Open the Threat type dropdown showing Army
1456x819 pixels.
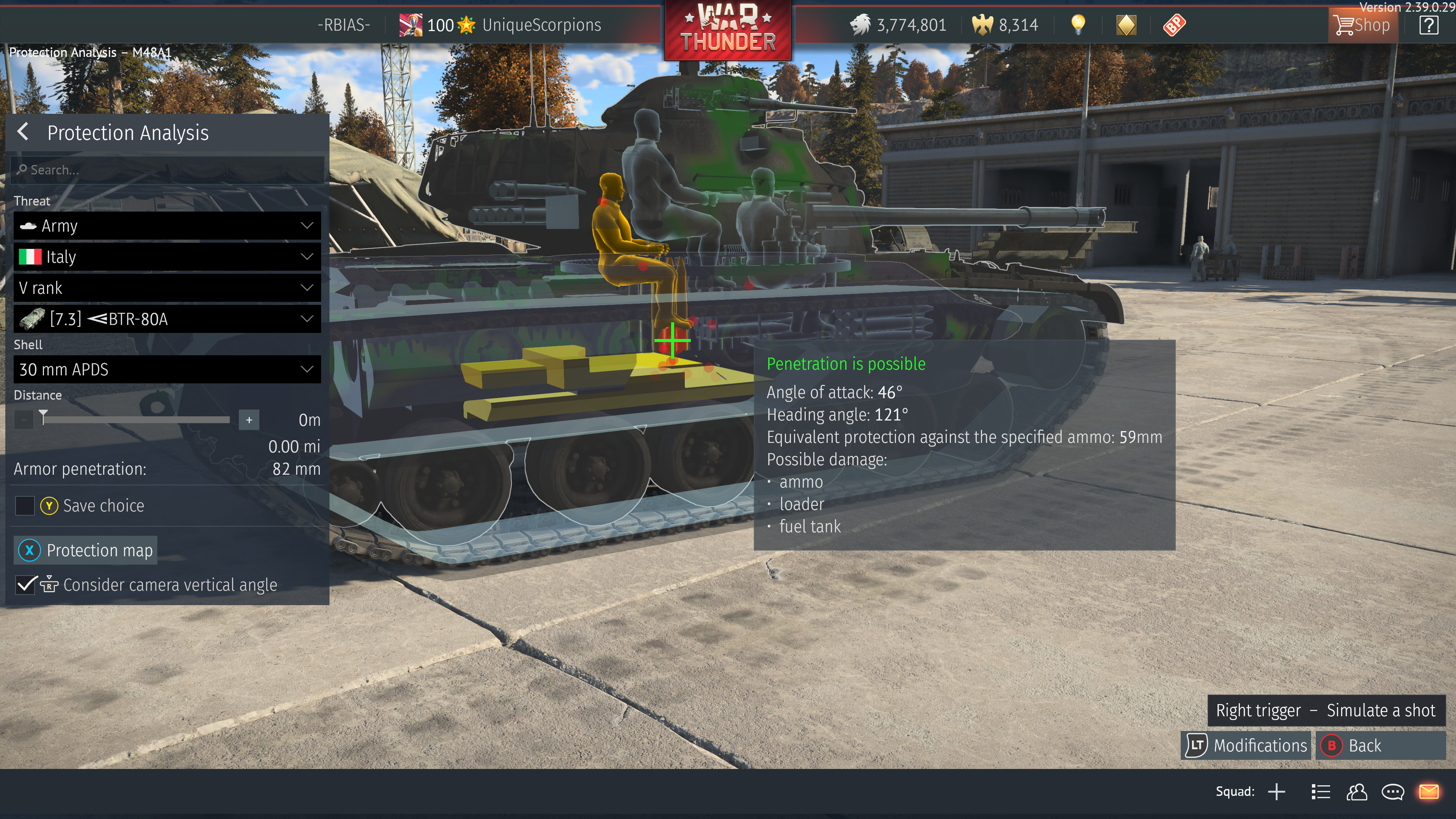[166, 226]
